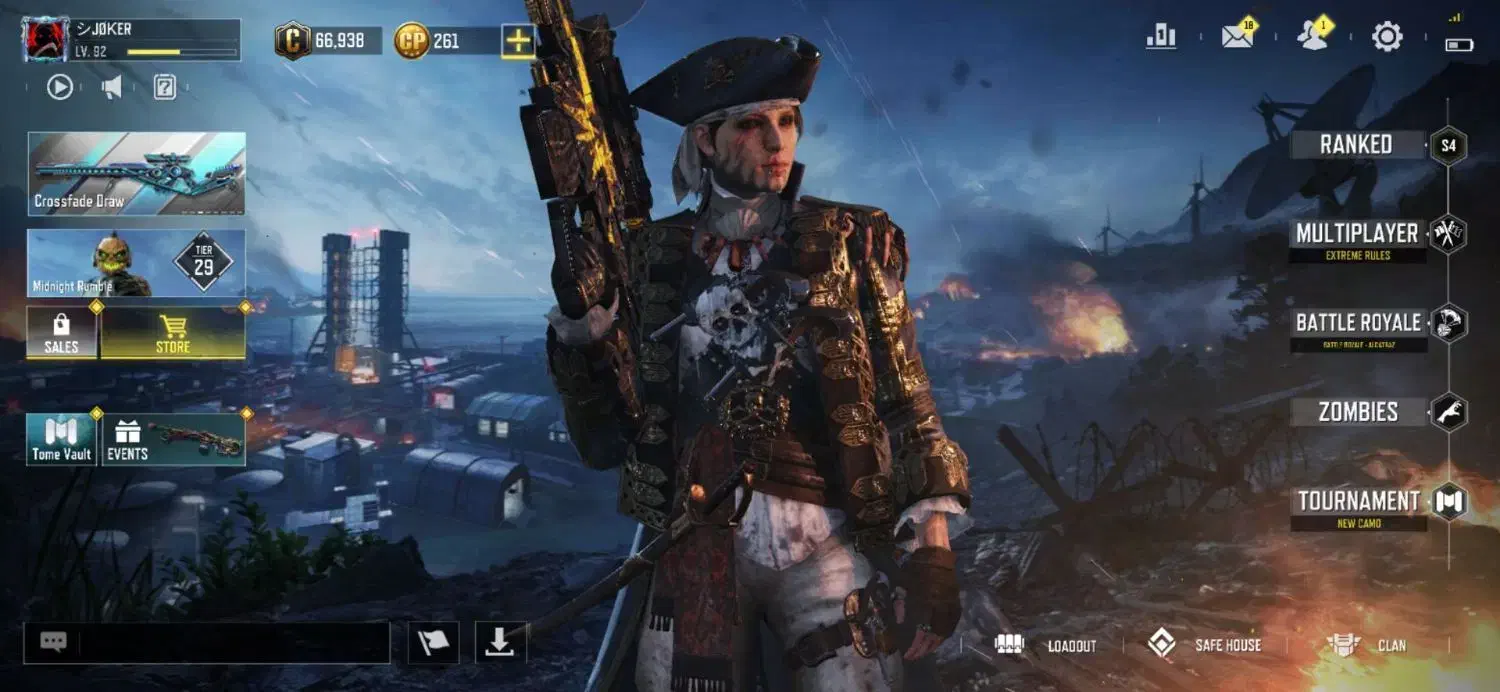This screenshot has width=1500, height=692.
Task: Open the Events page
Action: click(x=173, y=439)
